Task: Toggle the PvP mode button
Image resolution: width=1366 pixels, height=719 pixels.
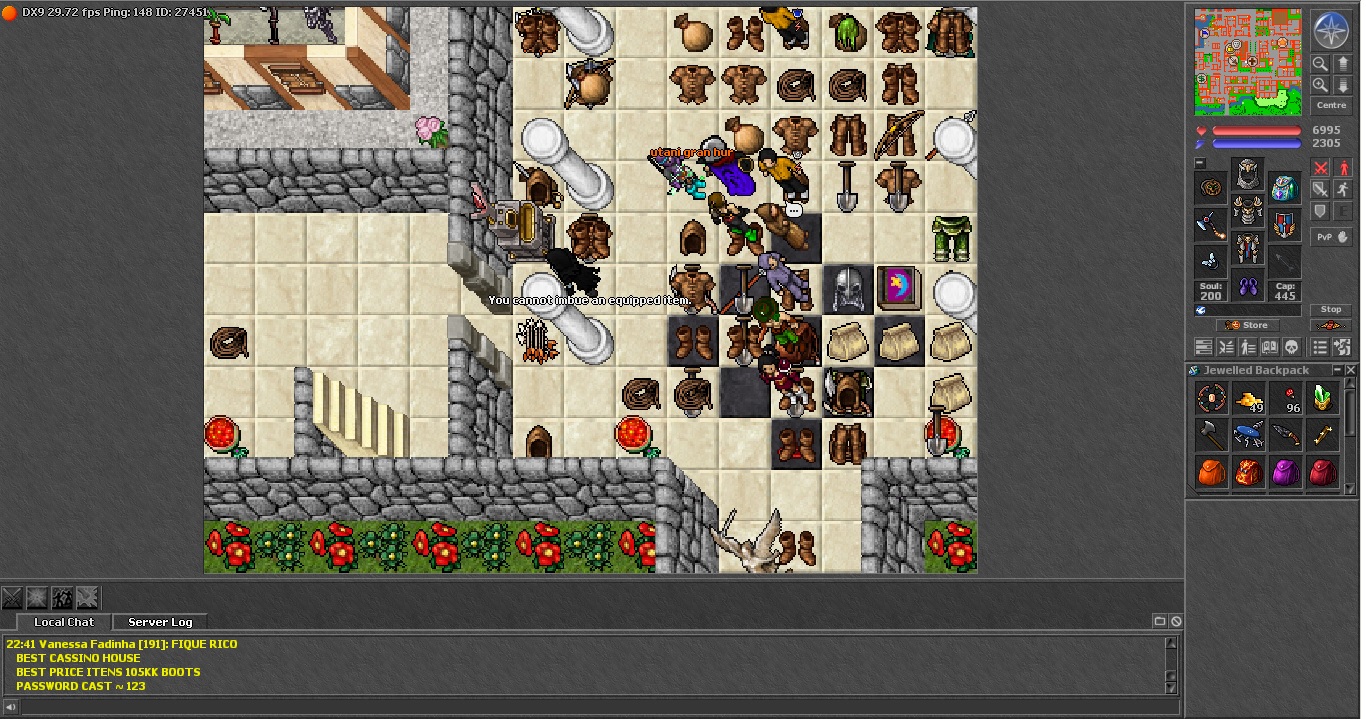Action: (1331, 237)
